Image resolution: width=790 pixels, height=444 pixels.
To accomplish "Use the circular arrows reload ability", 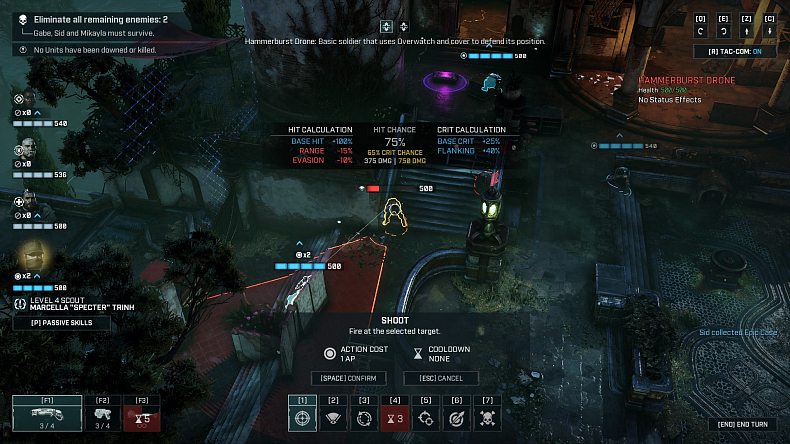I will point(365,419).
